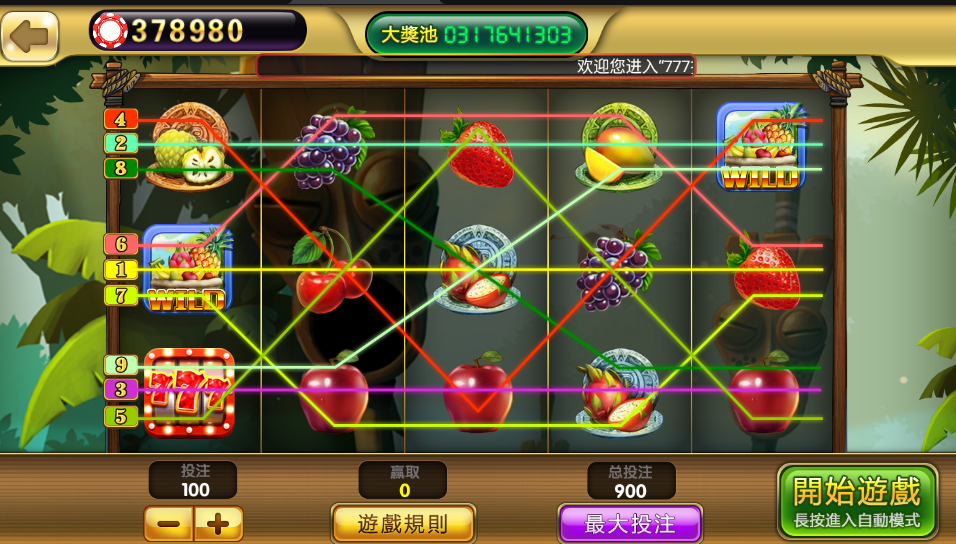Start the spin with 開始遊戲
This screenshot has height=544, width=956.
pyautogui.click(x=857, y=500)
